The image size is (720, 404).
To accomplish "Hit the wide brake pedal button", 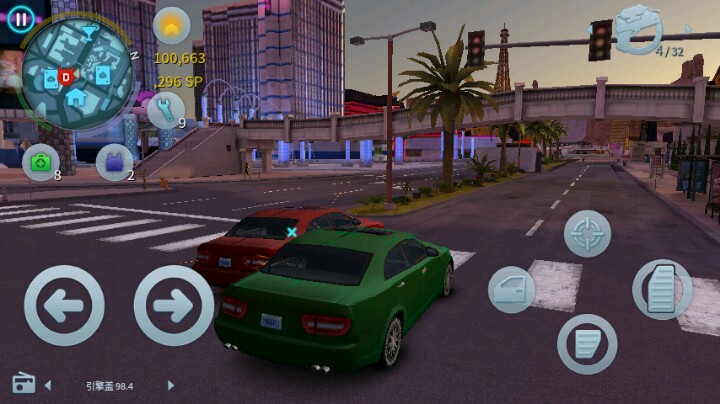I will 587,344.
